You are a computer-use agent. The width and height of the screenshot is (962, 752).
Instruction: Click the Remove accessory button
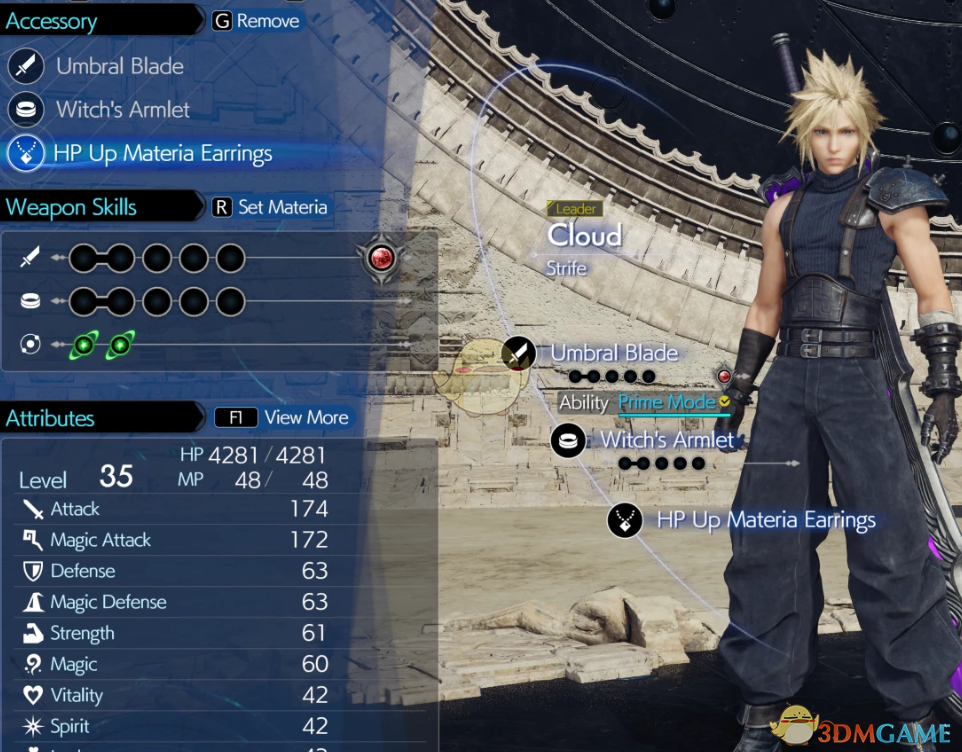256,21
